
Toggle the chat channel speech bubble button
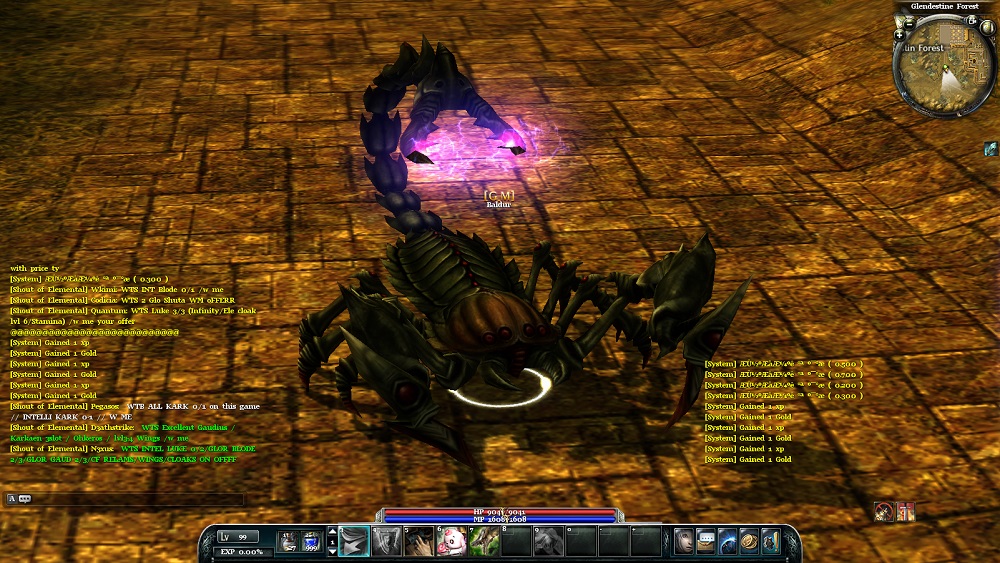point(23,498)
